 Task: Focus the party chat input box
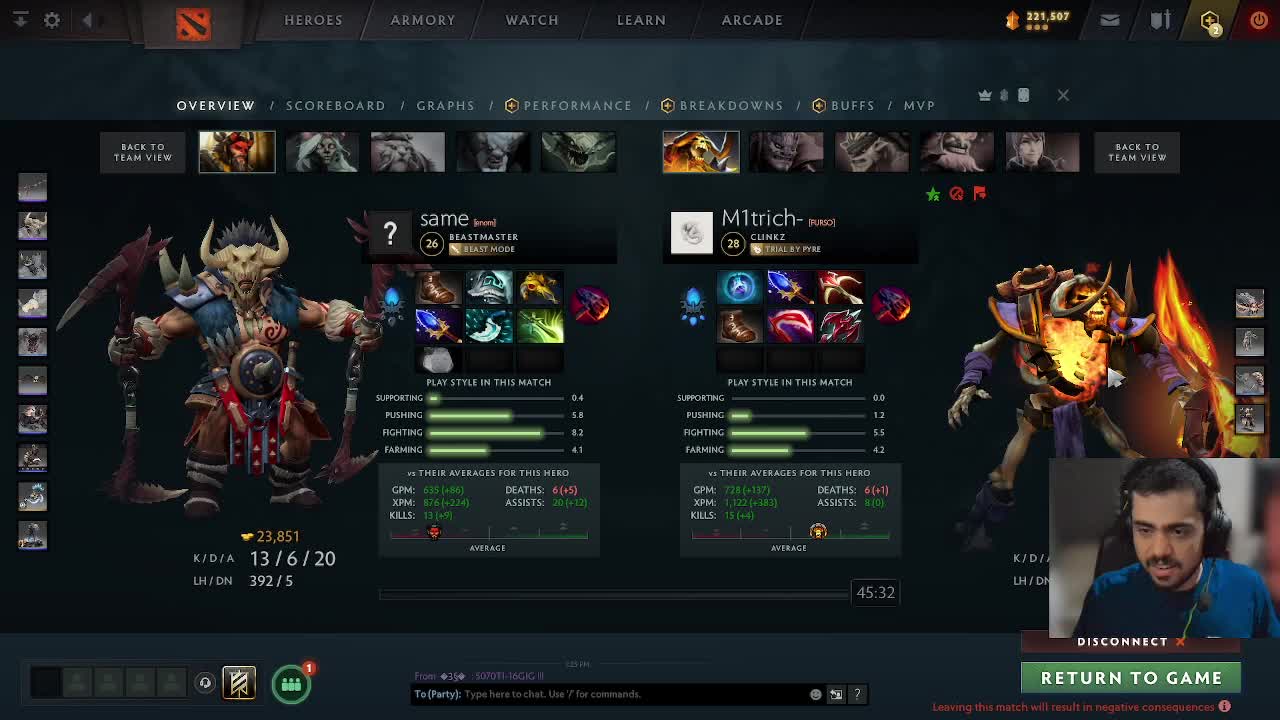point(635,694)
